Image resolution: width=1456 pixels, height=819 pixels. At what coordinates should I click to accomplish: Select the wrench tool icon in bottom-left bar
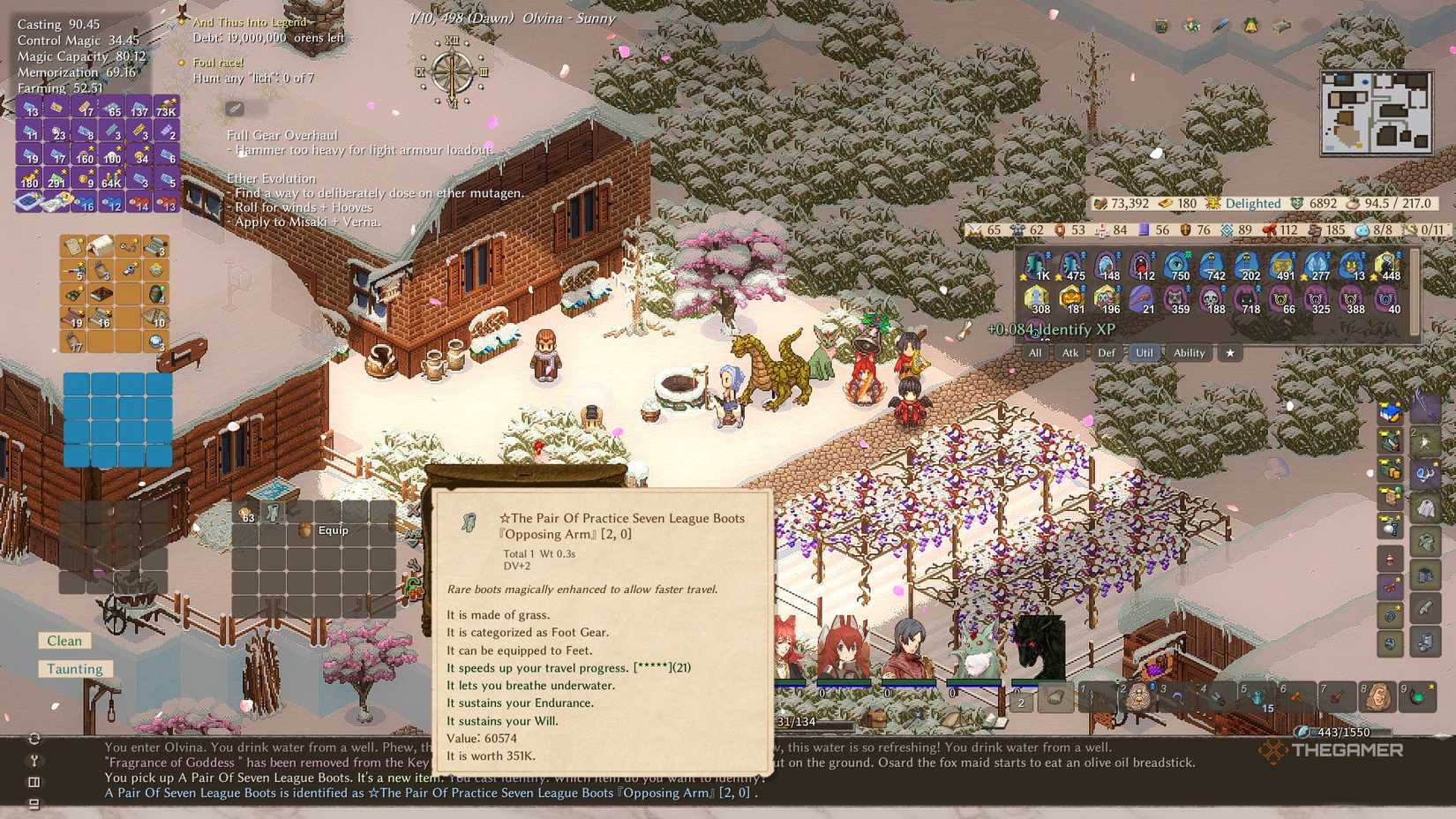(x=34, y=761)
